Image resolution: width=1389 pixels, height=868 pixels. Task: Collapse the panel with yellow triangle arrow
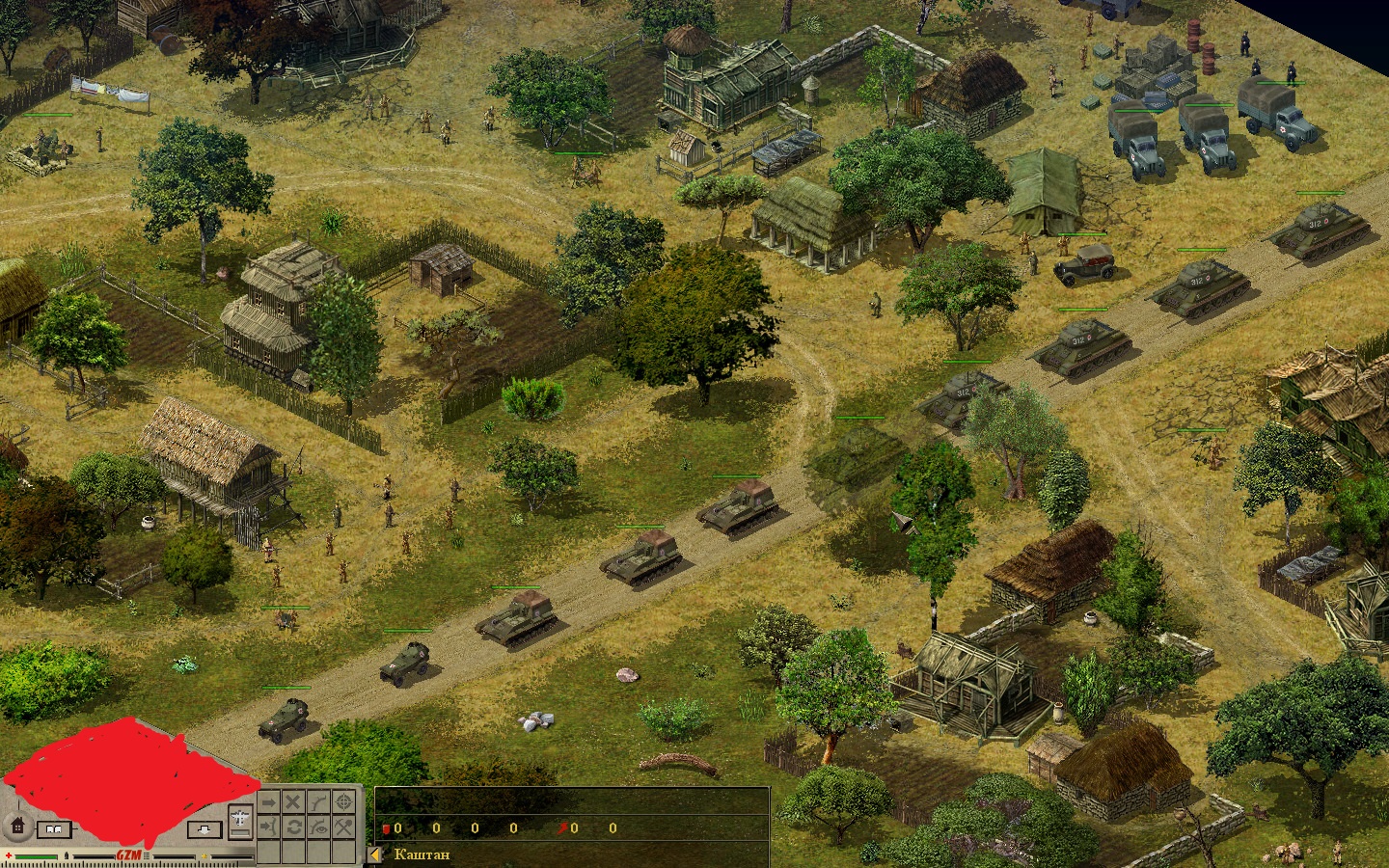coord(376,854)
